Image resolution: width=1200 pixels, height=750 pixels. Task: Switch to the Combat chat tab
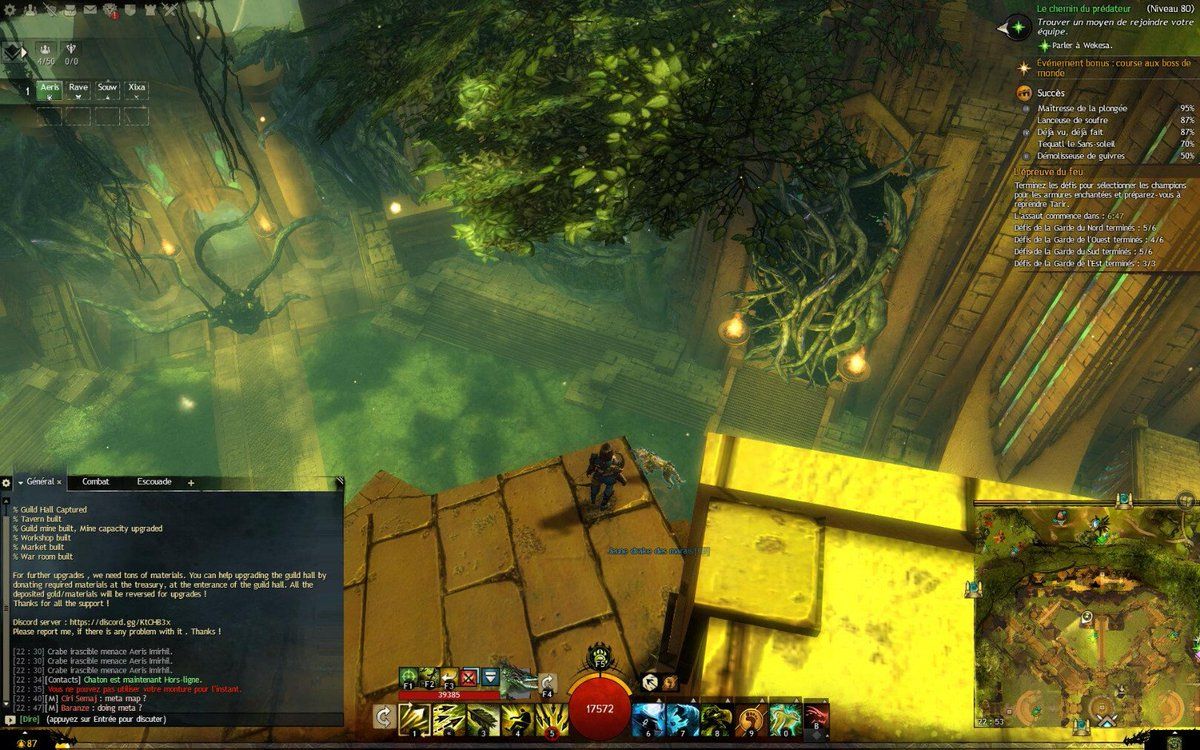pyautogui.click(x=95, y=482)
